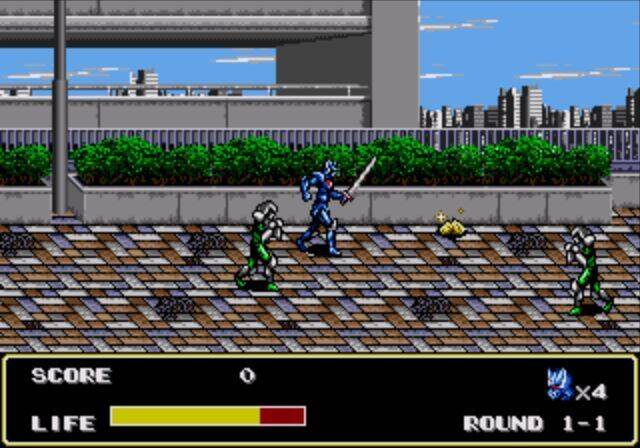Image resolution: width=640 pixels, height=448 pixels.
Task: Click the blue robot head lives icon
Action: click(x=559, y=383)
